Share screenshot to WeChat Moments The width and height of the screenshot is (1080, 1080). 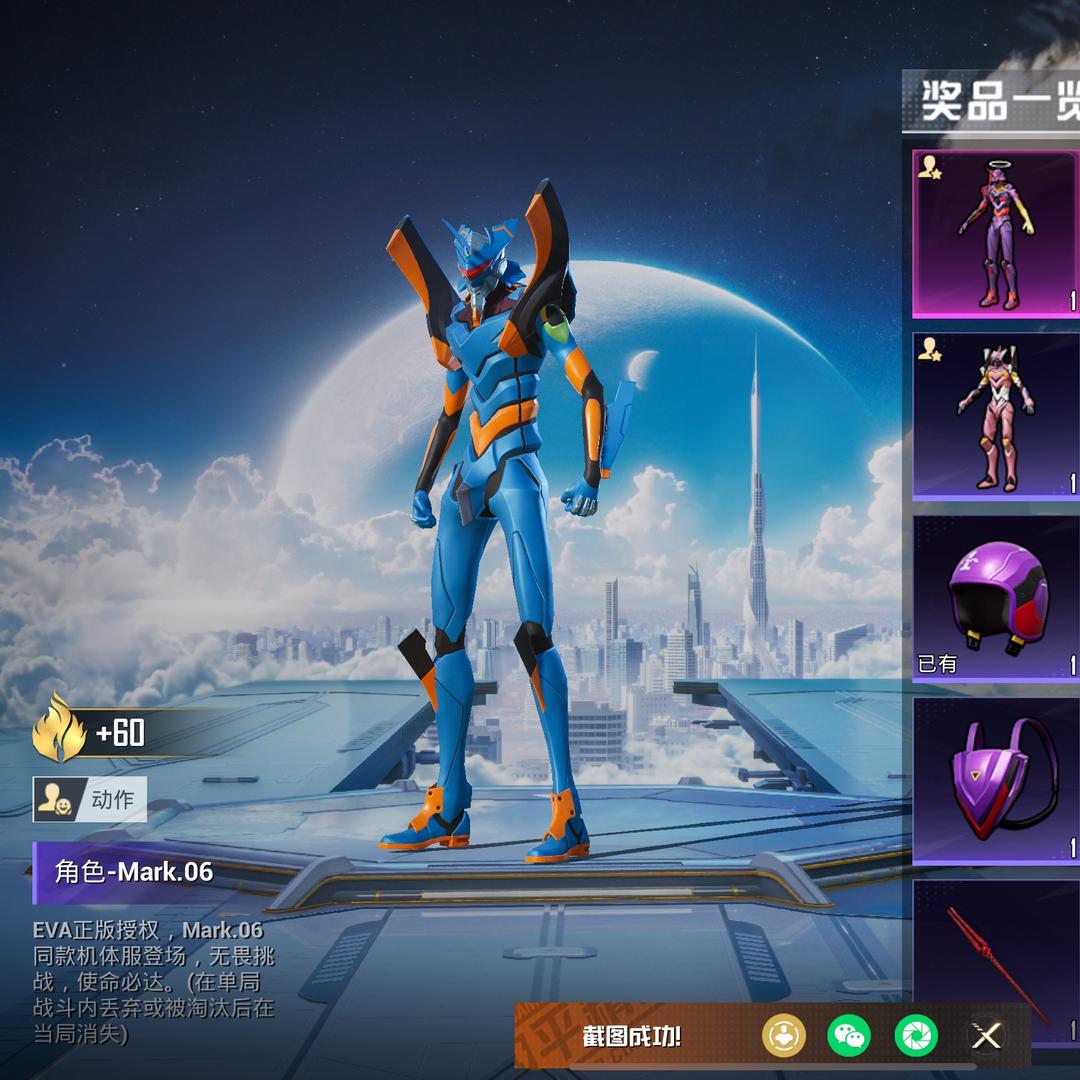pyautogui.click(x=915, y=1036)
